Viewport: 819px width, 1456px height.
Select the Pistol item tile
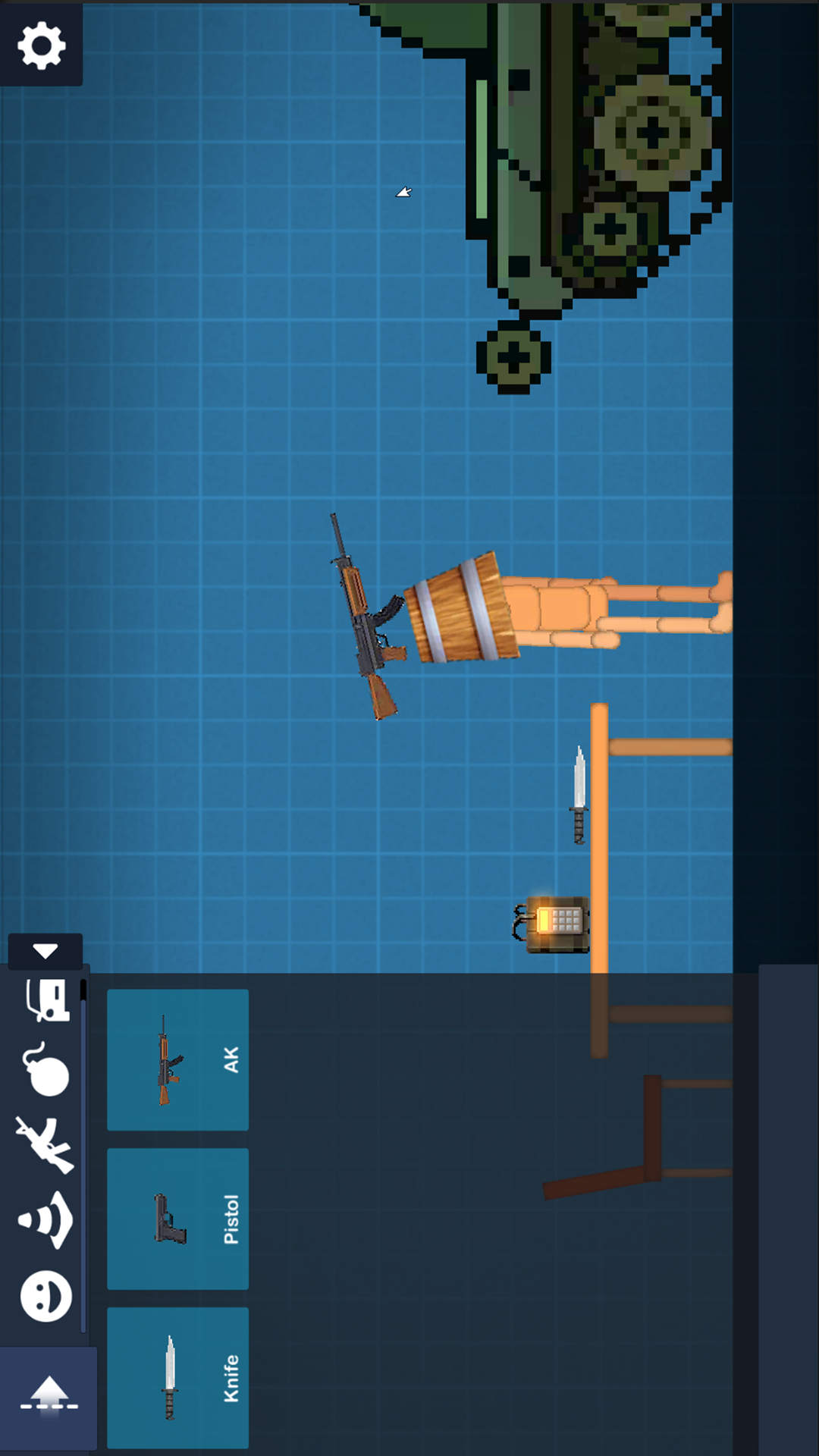coord(177,1219)
